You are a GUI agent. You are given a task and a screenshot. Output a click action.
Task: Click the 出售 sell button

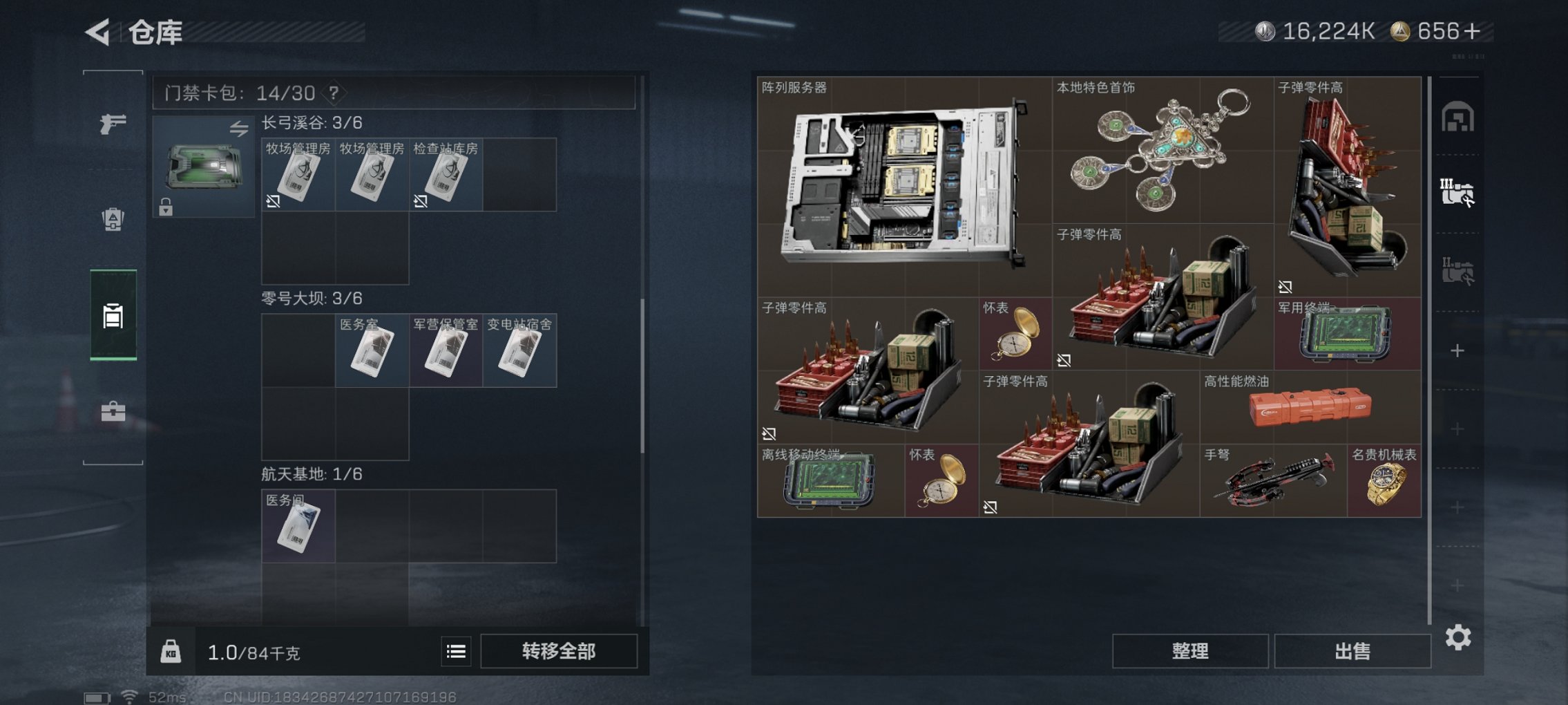click(1352, 650)
